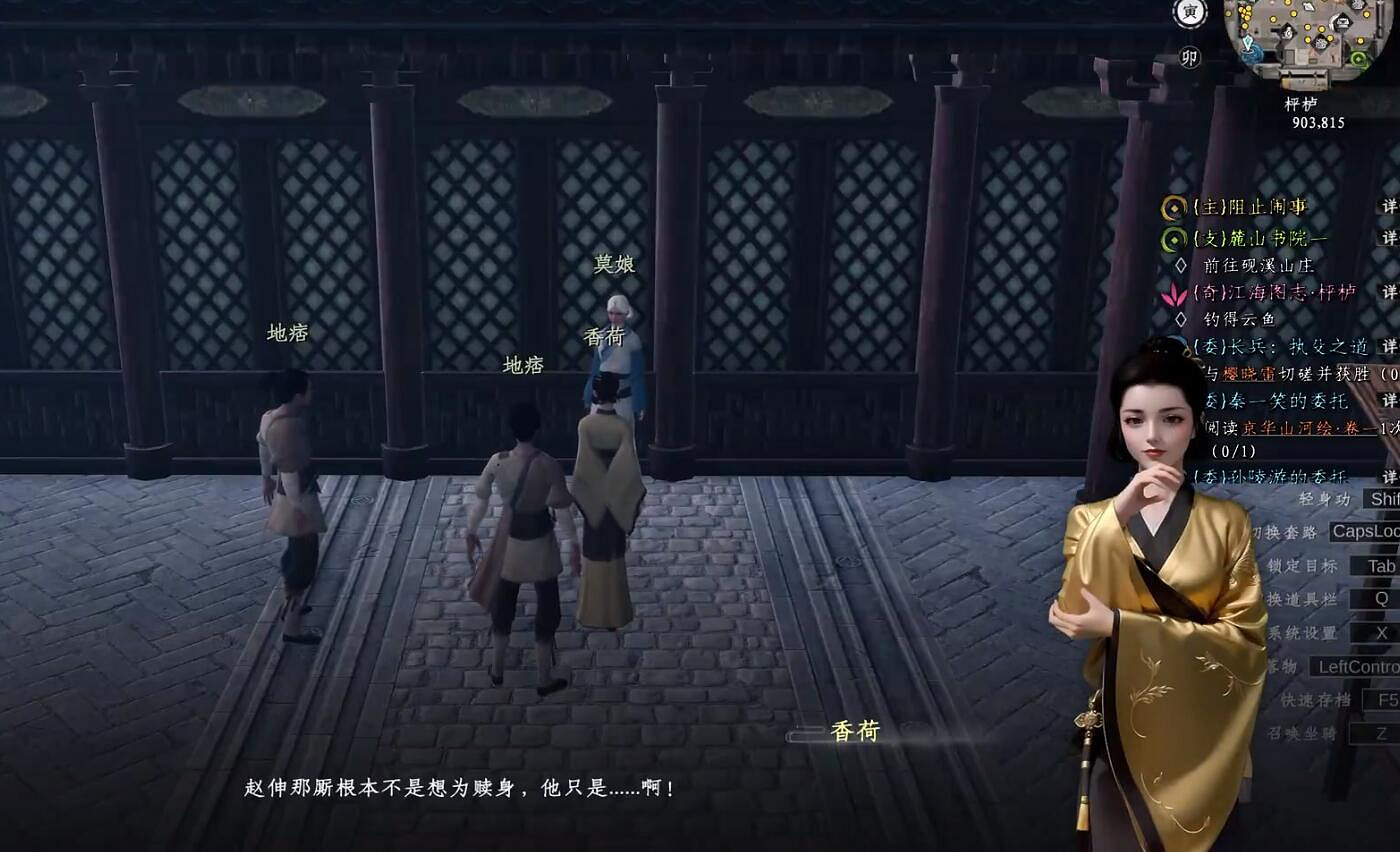Expand details of the 阻止闹事 main quest
This screenshot has height=852, width=1400.
tap(1391, 206)
